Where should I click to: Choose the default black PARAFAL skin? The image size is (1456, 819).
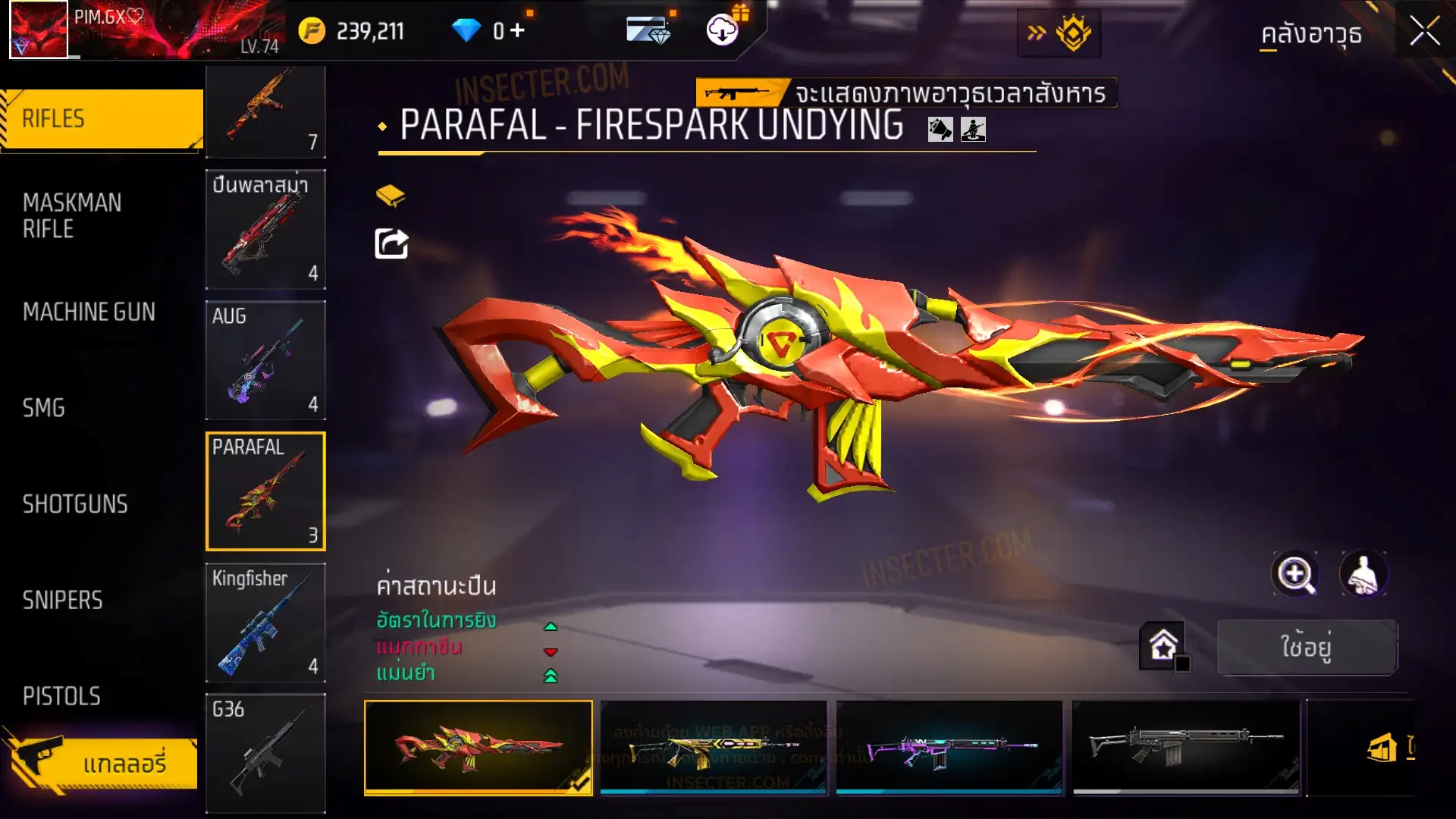point(1185,748)
